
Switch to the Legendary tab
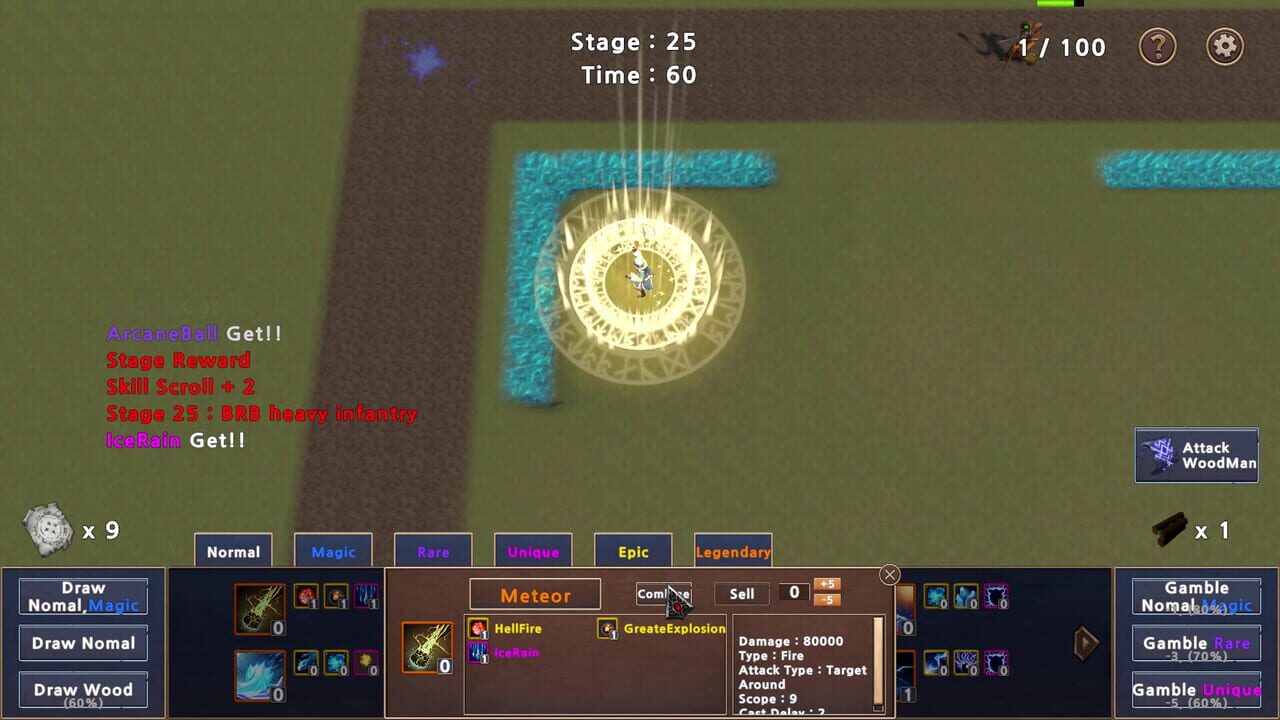[733, 551]
